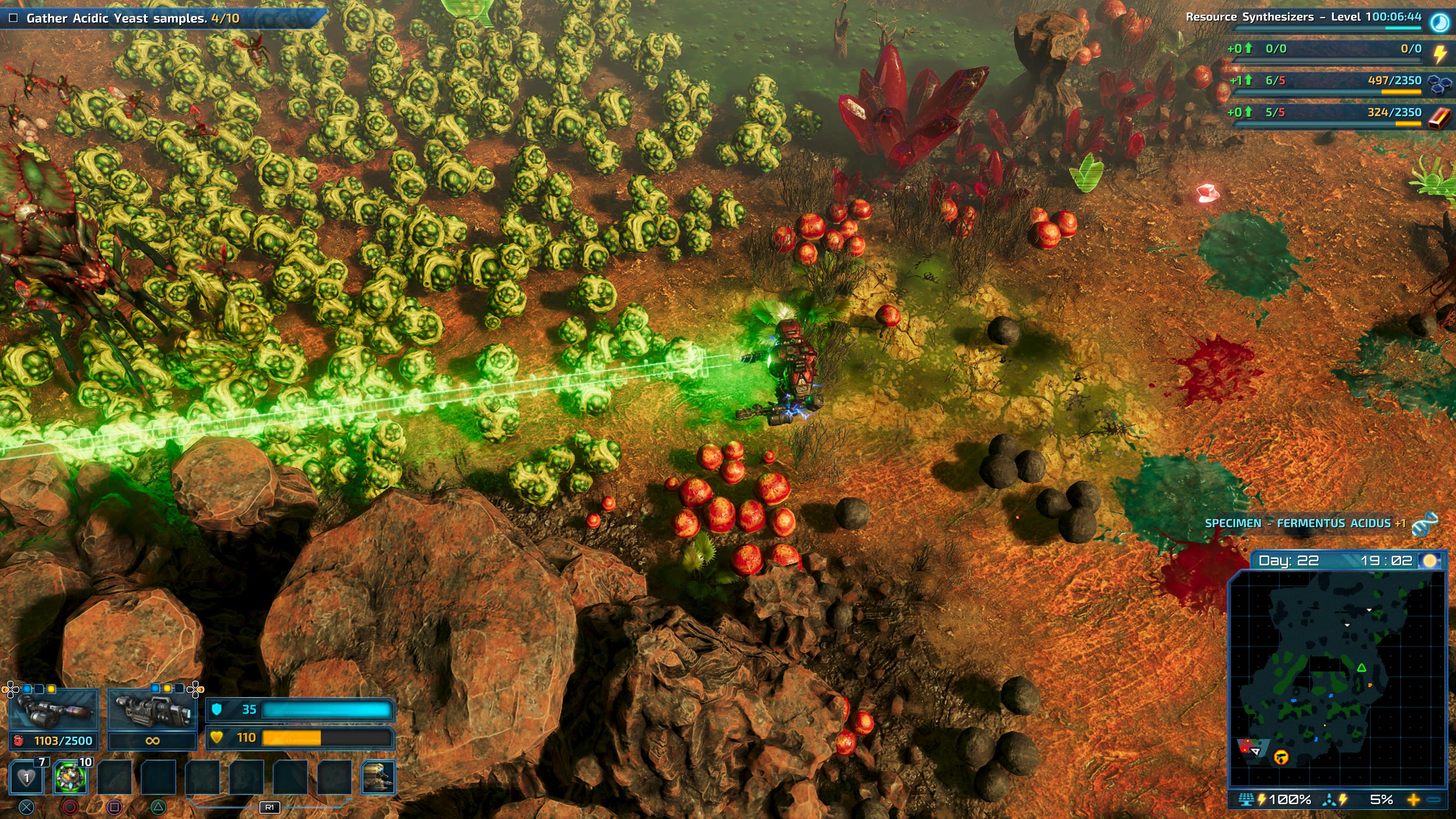Open the Resource Synthesizers research clock icon
This screenshot has width=1456, height=819.
pyautogui.click(x=1439, y=22)
